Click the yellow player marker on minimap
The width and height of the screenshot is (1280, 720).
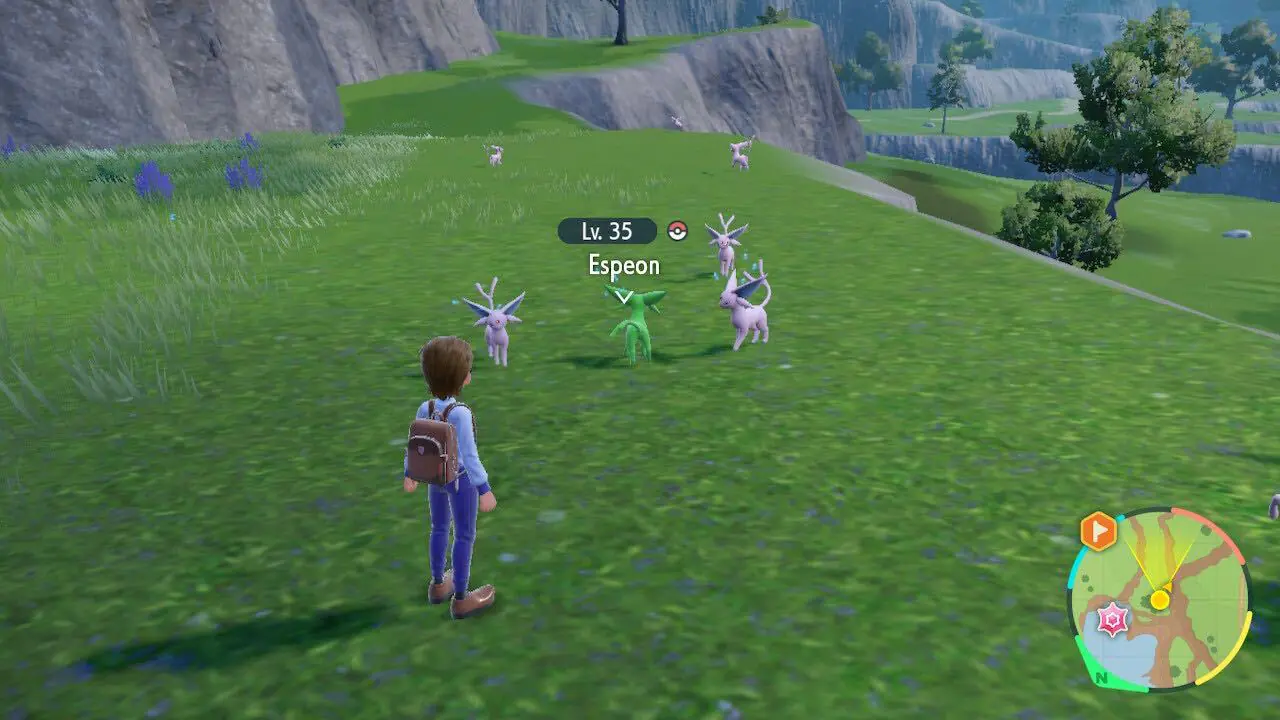pos(1159,599)
